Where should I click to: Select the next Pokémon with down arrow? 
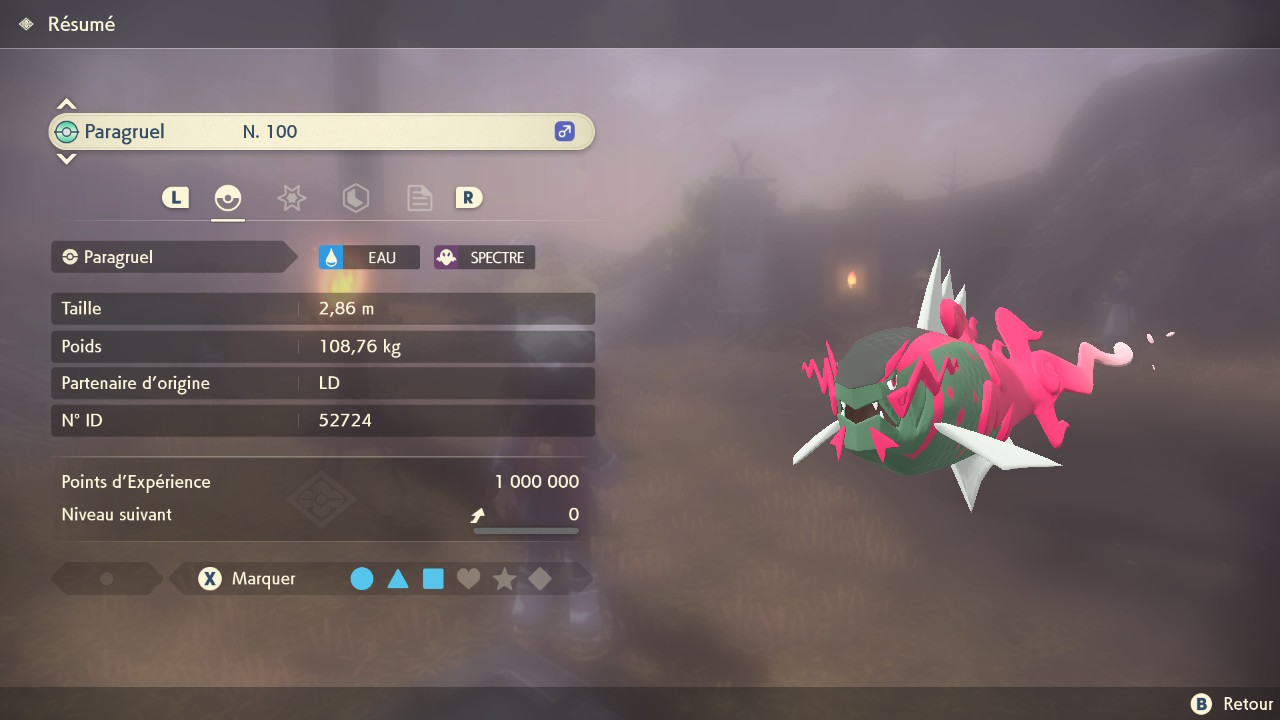pos(66,158)
